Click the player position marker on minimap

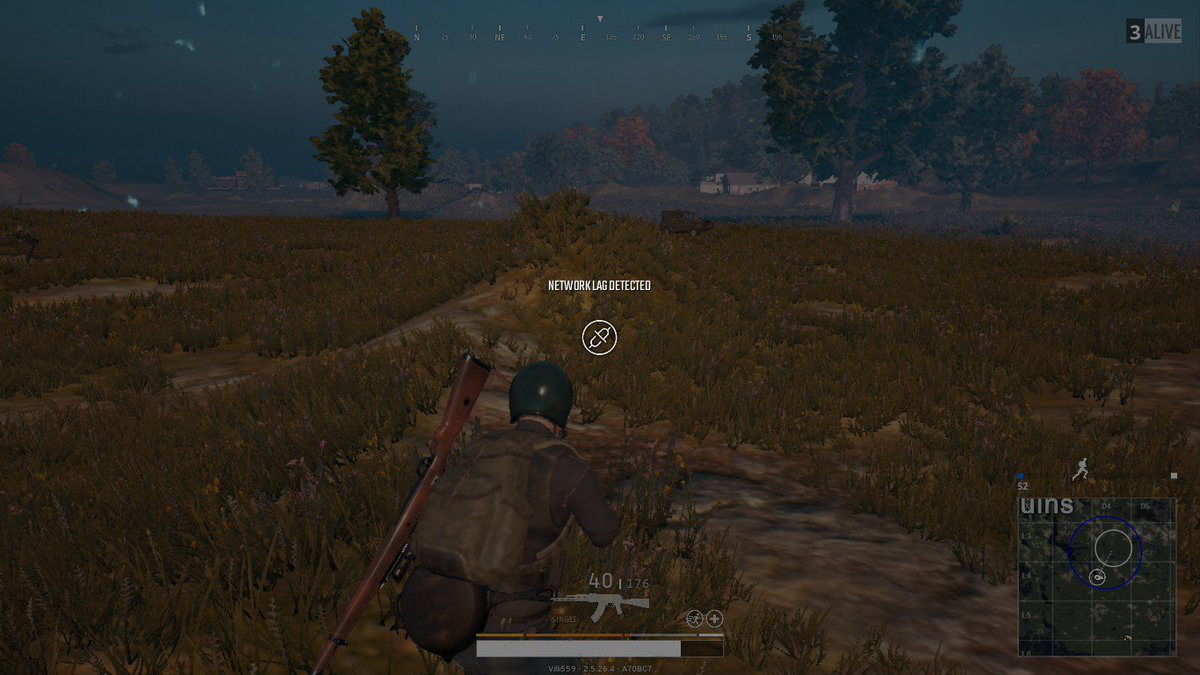(x=1098, y=577)
